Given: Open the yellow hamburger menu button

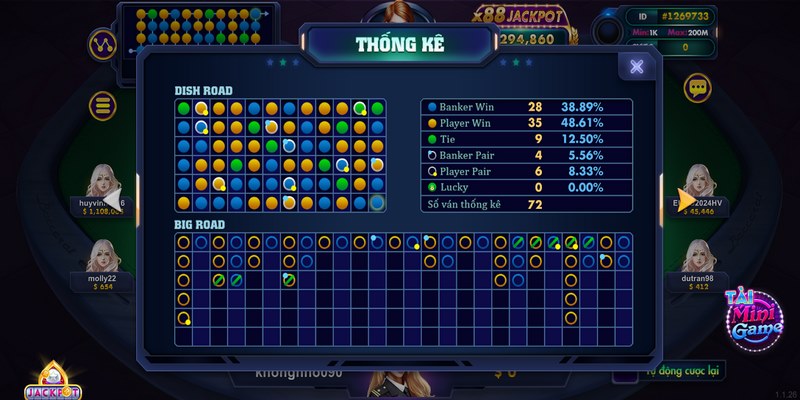Looking at the screenshot, I should click(102, 105).
